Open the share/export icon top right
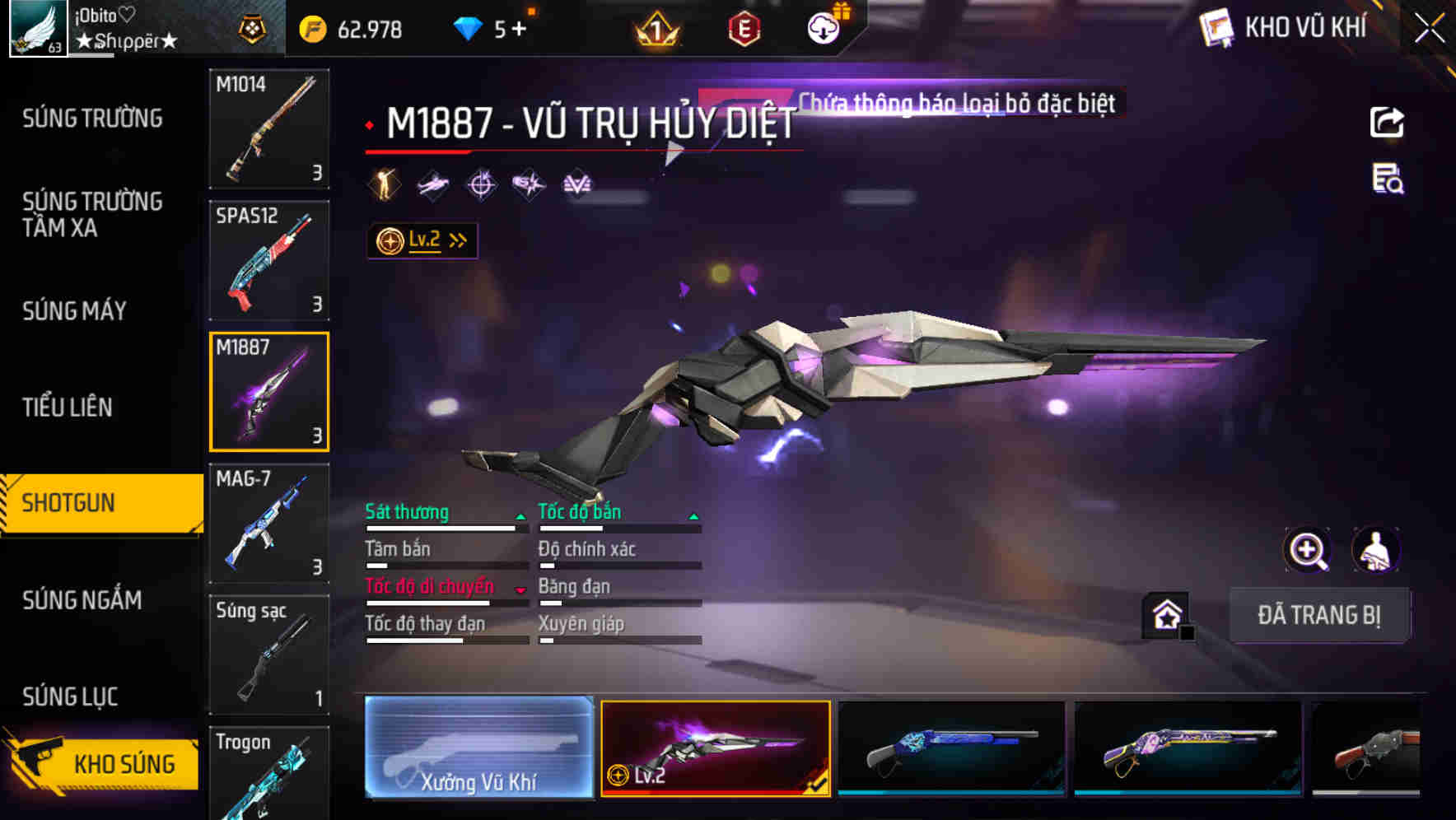The image size is (1456, 820). coord(1388,122)
